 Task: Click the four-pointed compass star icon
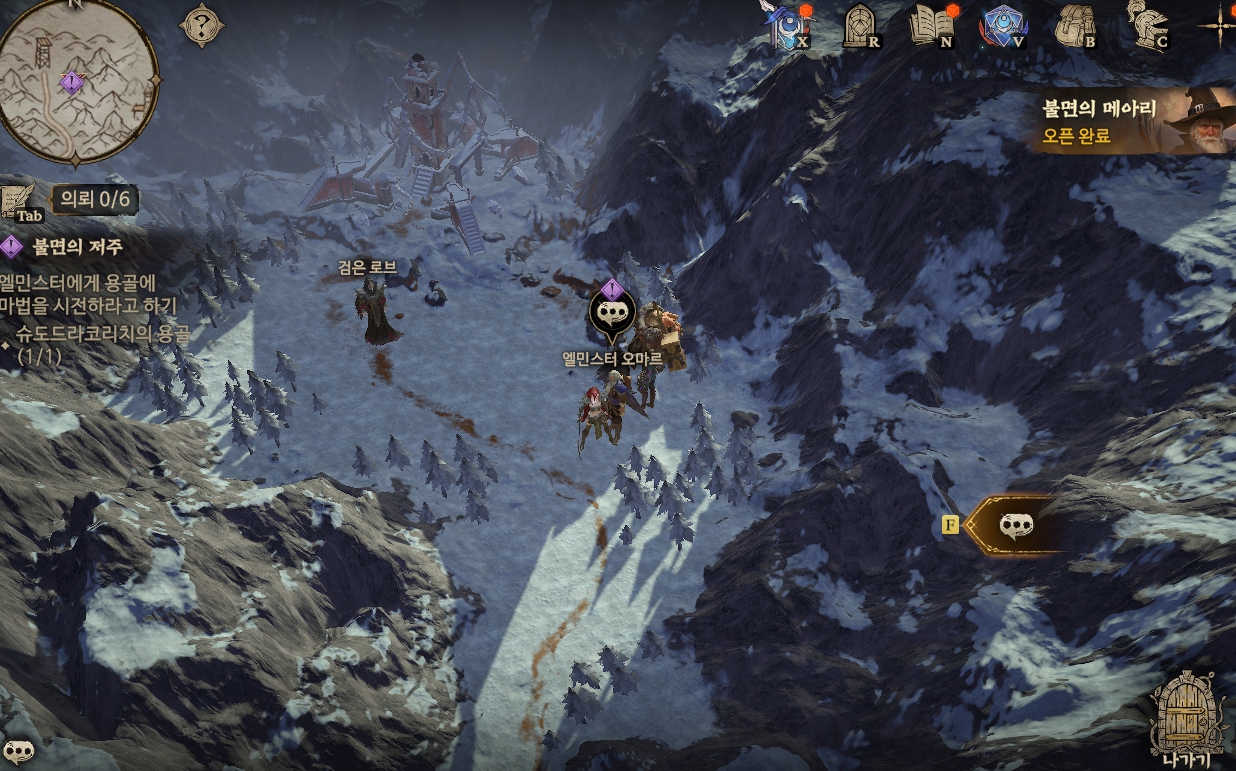pyautogui.click(x=1219, y=24)
